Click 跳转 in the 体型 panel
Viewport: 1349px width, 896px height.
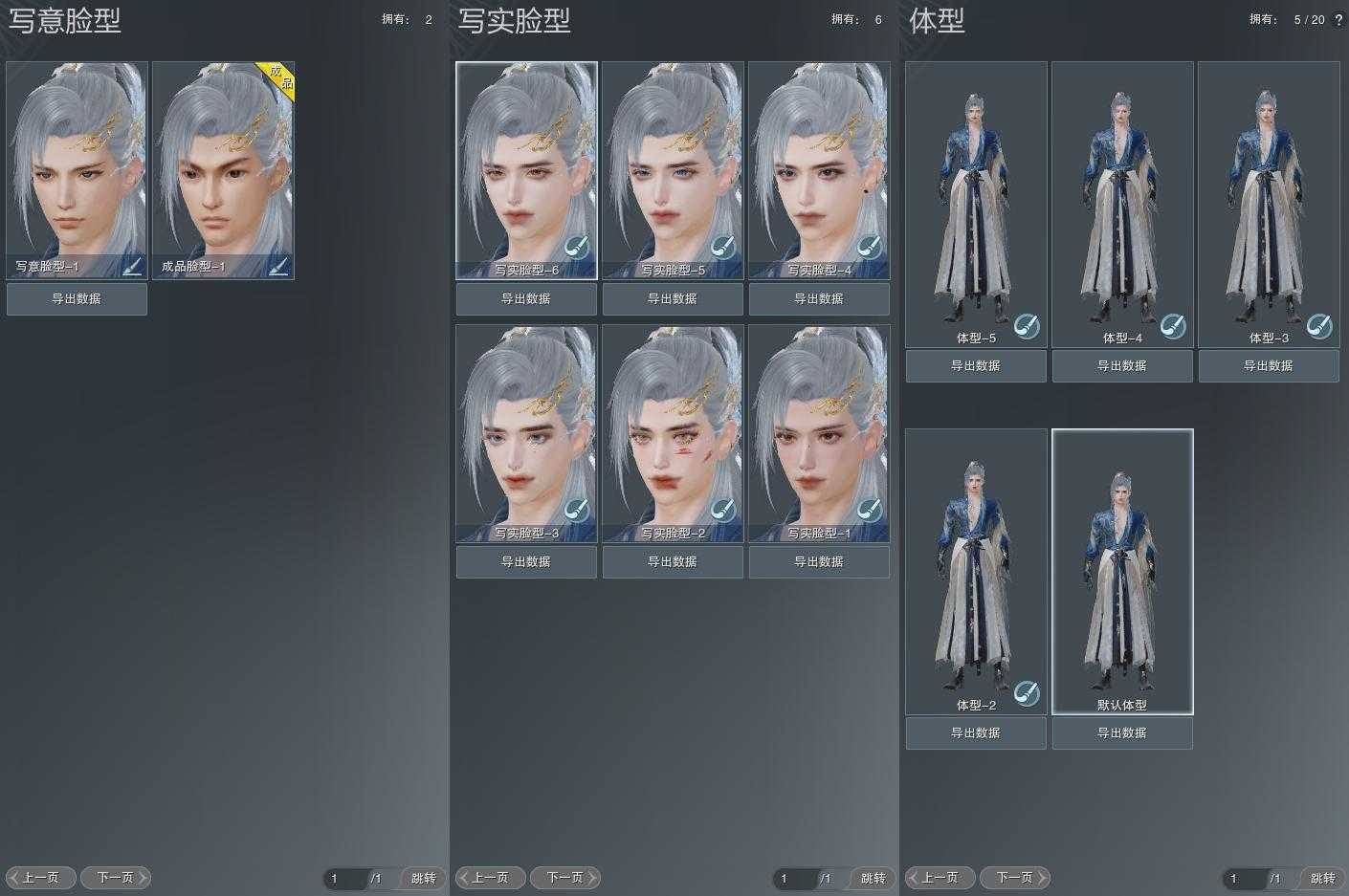point(1322,878)
